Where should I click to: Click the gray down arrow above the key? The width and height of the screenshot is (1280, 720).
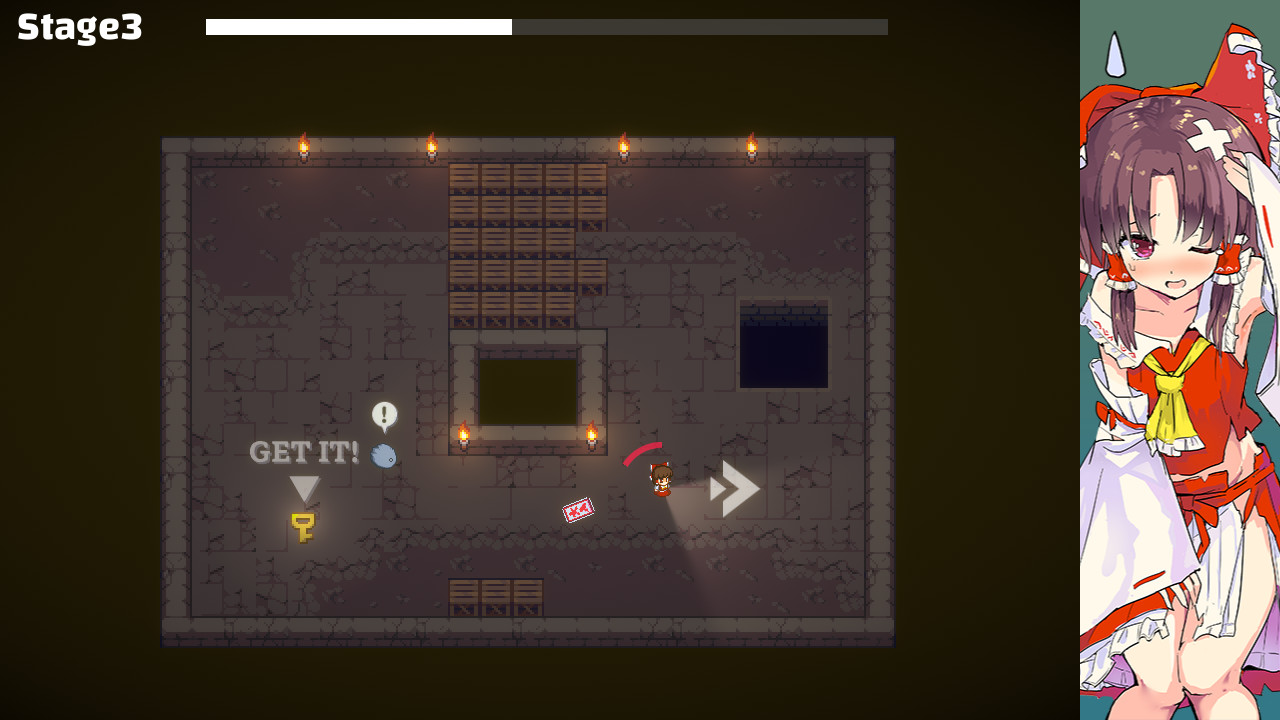point(305,487)
